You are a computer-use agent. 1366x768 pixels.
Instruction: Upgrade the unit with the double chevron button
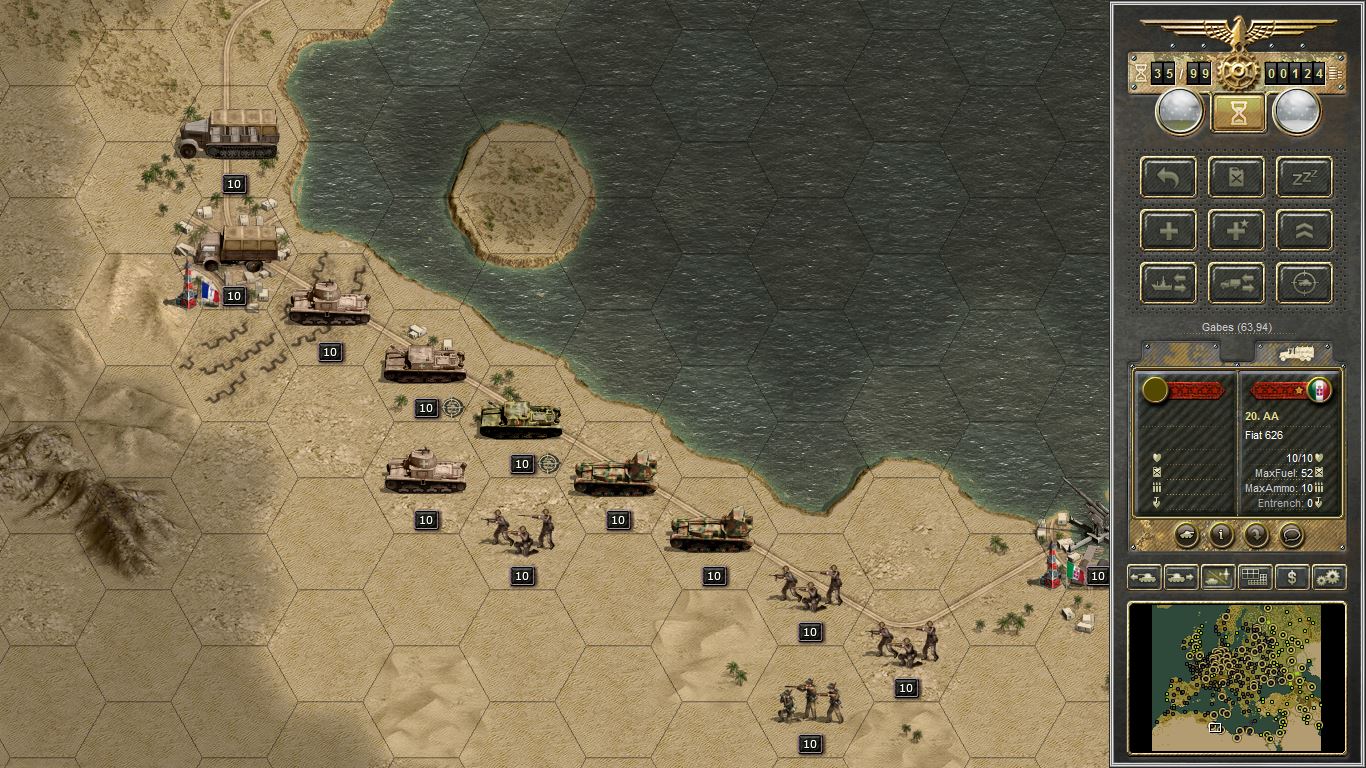click(1304, 230)
